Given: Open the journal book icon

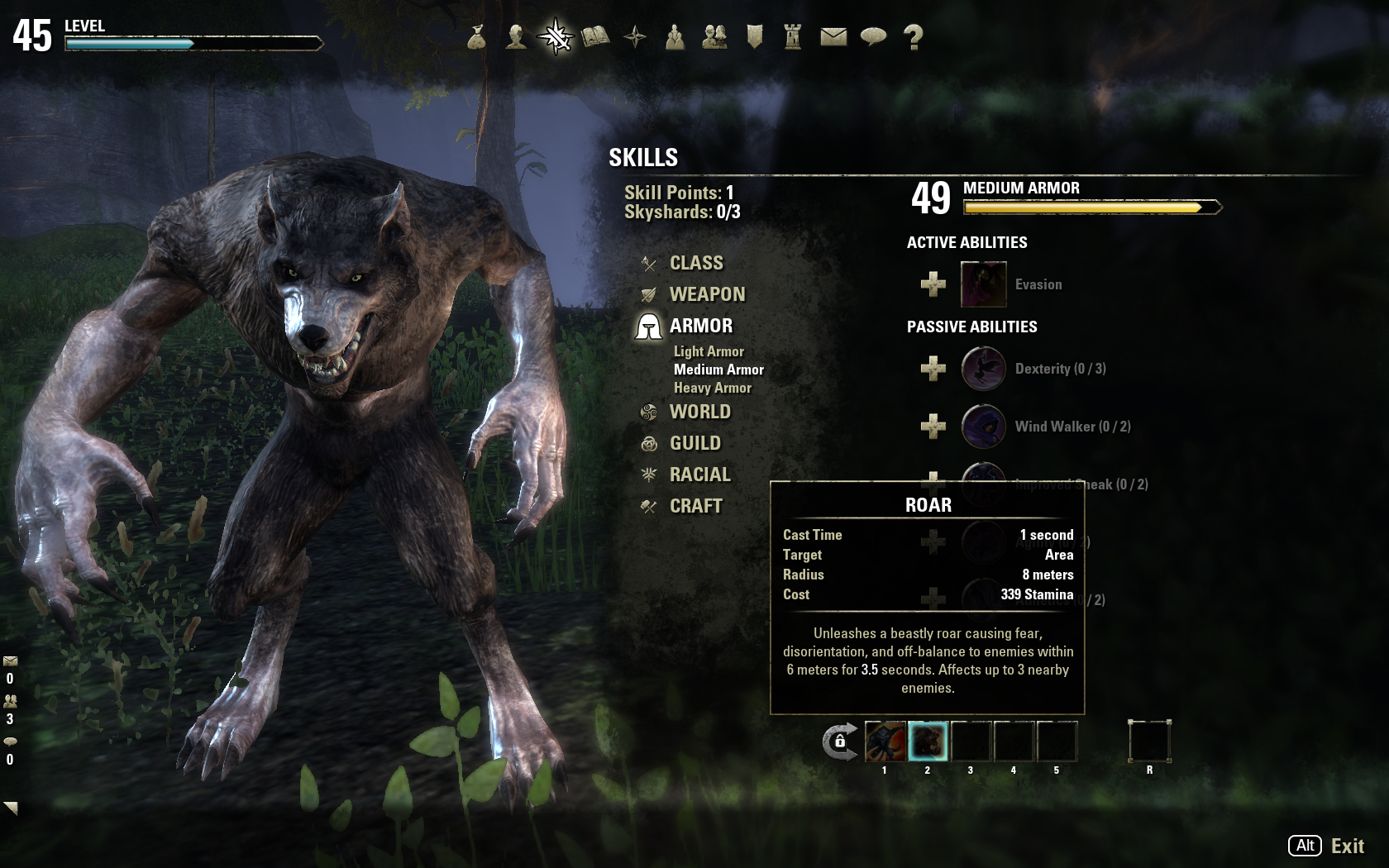Looking at the screenshot, I should tap(595, 36).
